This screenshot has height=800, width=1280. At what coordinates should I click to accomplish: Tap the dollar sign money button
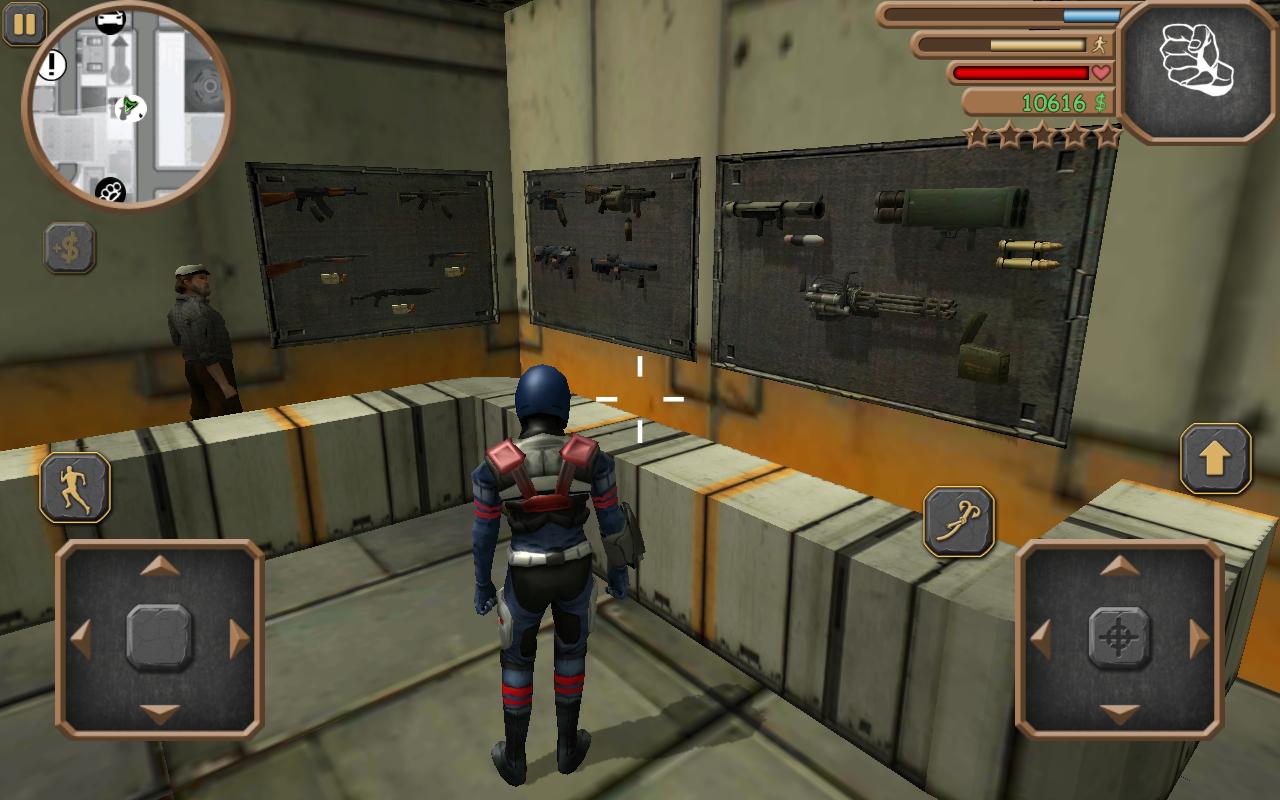70,248
